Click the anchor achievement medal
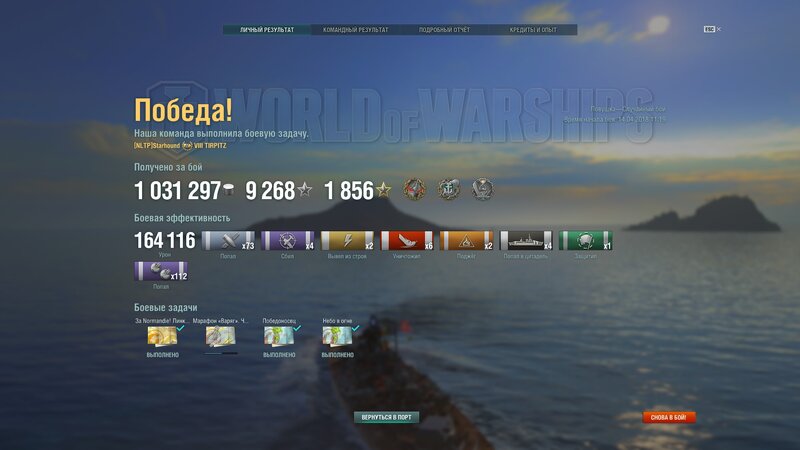Screen dimensions: 800x450 (449, 190)
